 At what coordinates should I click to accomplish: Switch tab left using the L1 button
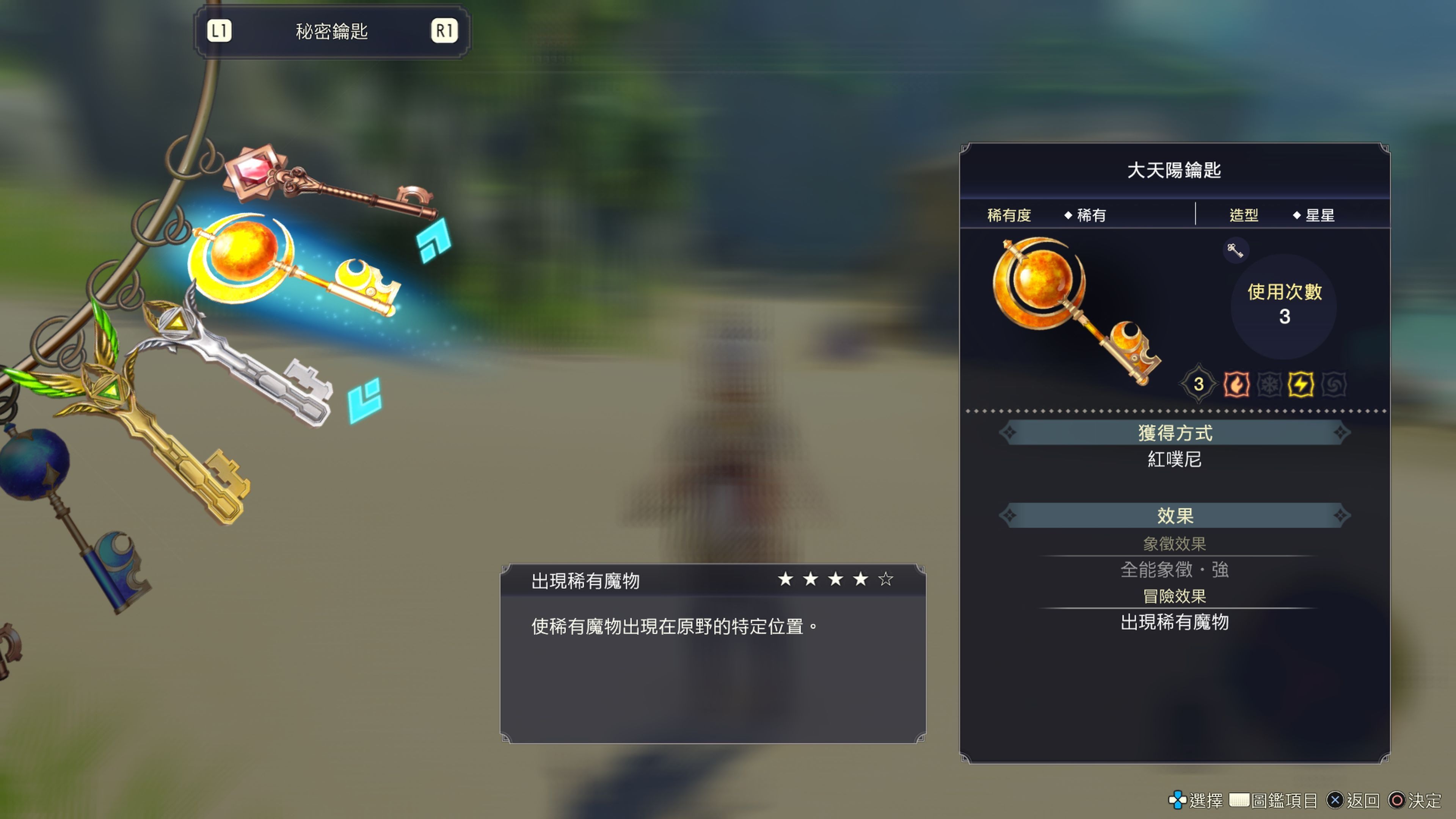(220, 31)
